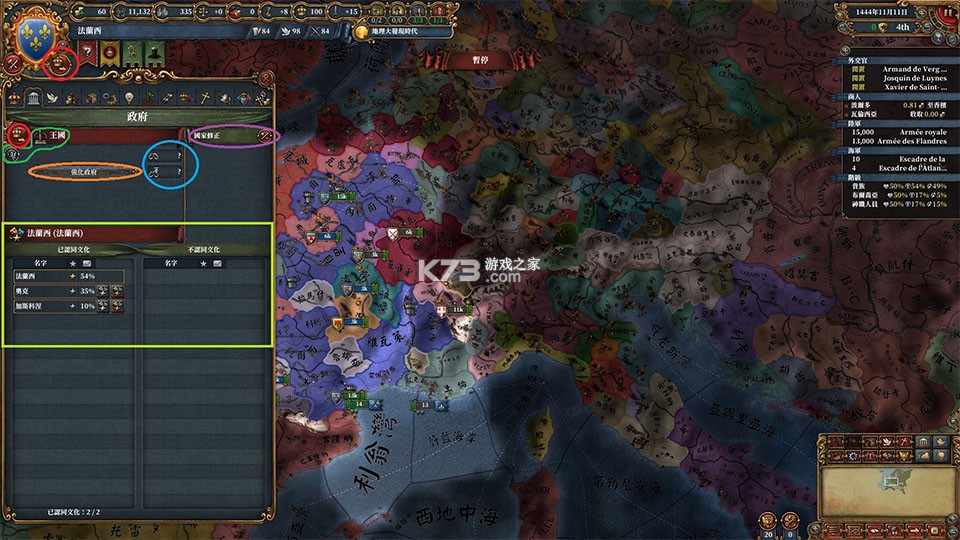Switch to the religion tab with cross icon

pyautogui.click(x=205, y=98)
